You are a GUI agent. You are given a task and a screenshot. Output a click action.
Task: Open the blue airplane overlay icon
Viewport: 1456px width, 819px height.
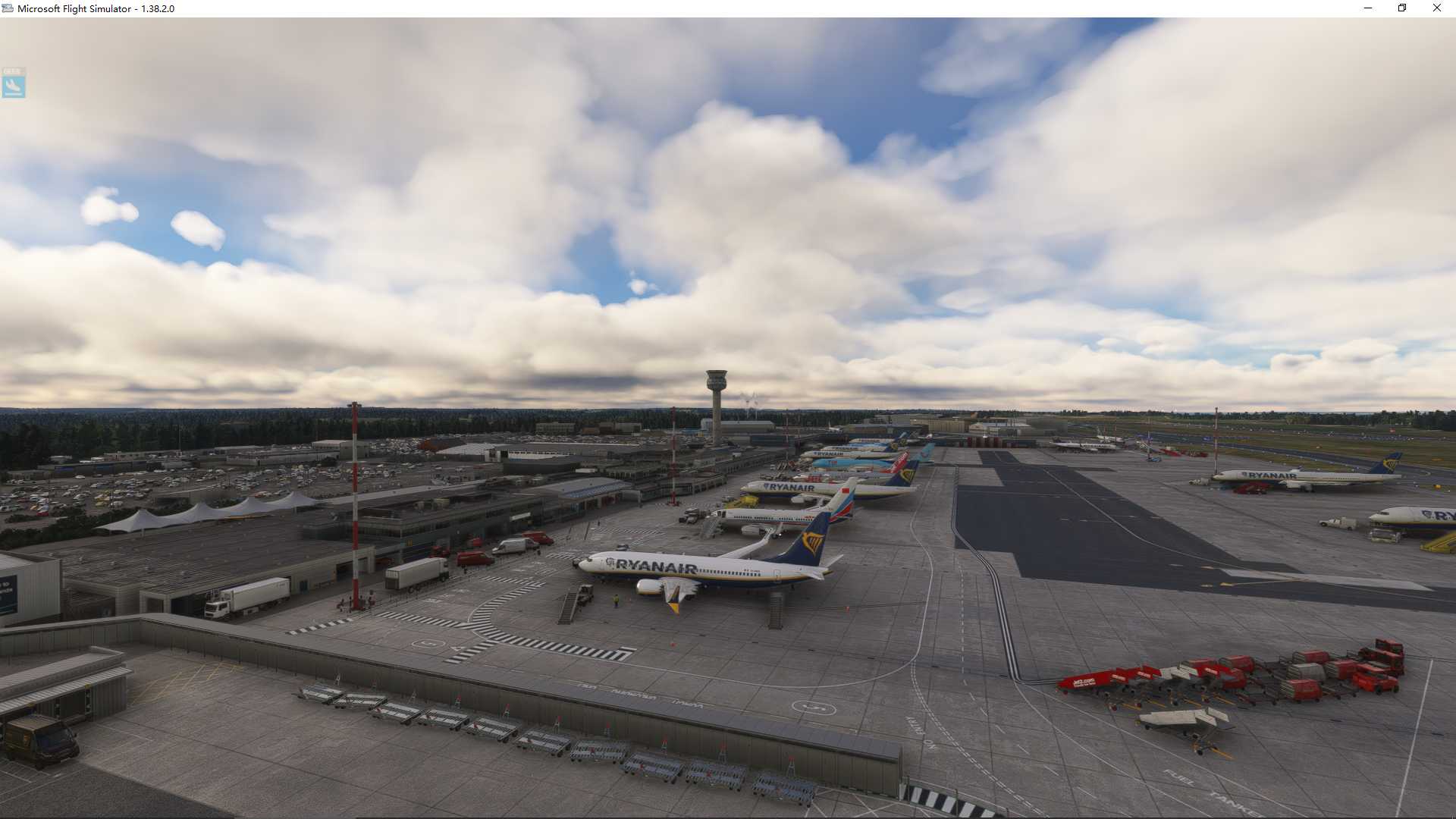pos(14,83)
